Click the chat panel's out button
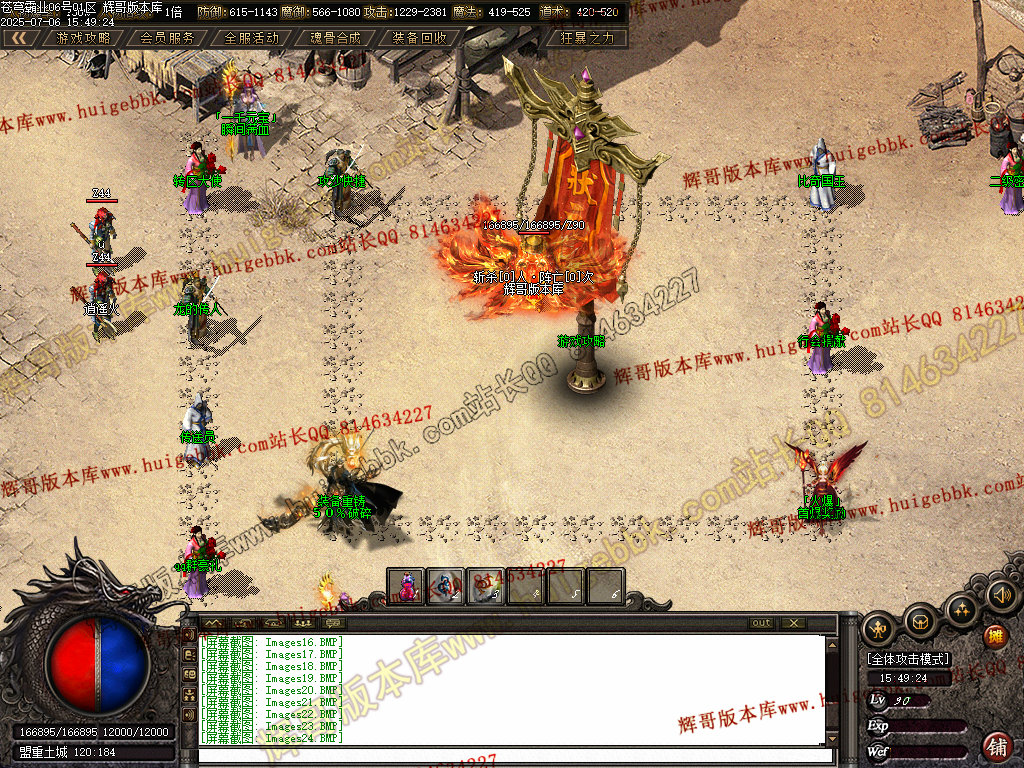 pyautogui.click(x=762, y=623)
